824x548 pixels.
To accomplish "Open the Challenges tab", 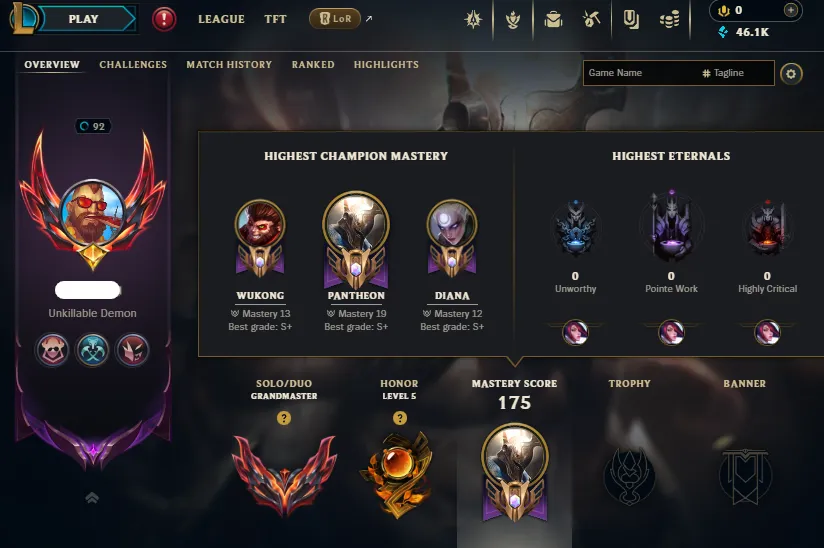I will click(x=133, y=65).
